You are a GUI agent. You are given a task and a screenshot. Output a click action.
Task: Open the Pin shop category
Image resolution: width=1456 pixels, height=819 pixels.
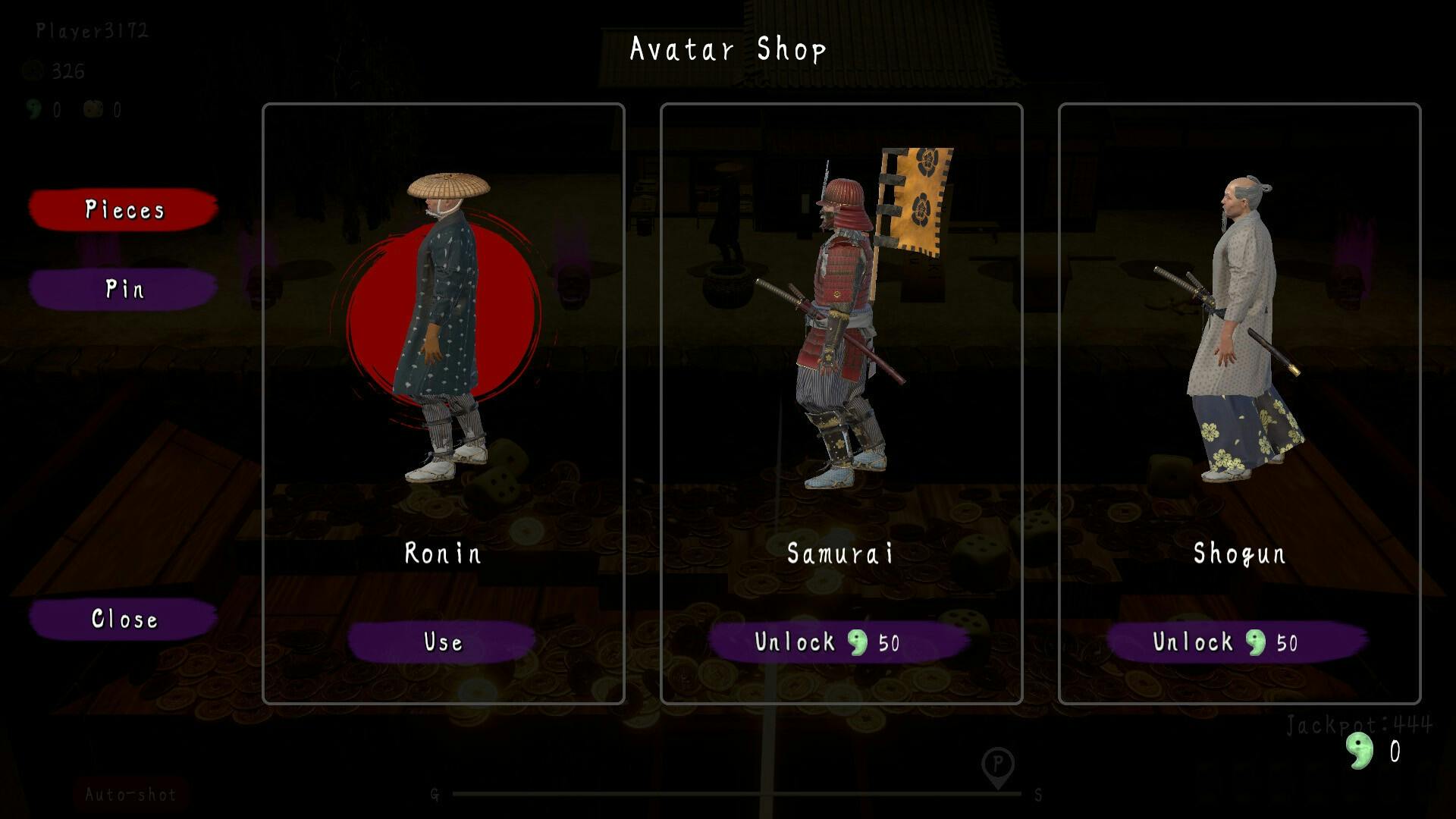pos(124,289)
